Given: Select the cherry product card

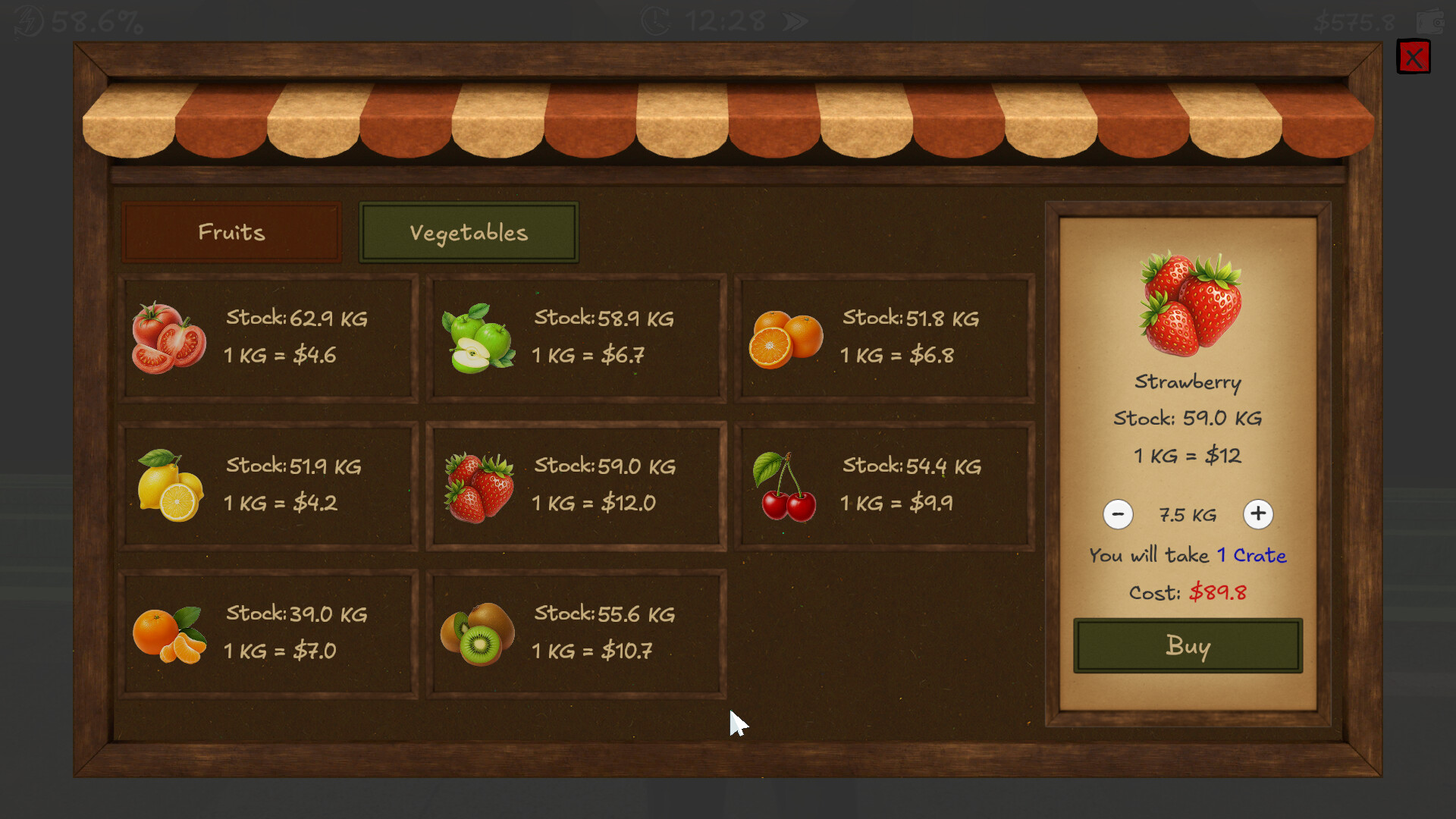Looking at the screenshot, I should 883,485.
